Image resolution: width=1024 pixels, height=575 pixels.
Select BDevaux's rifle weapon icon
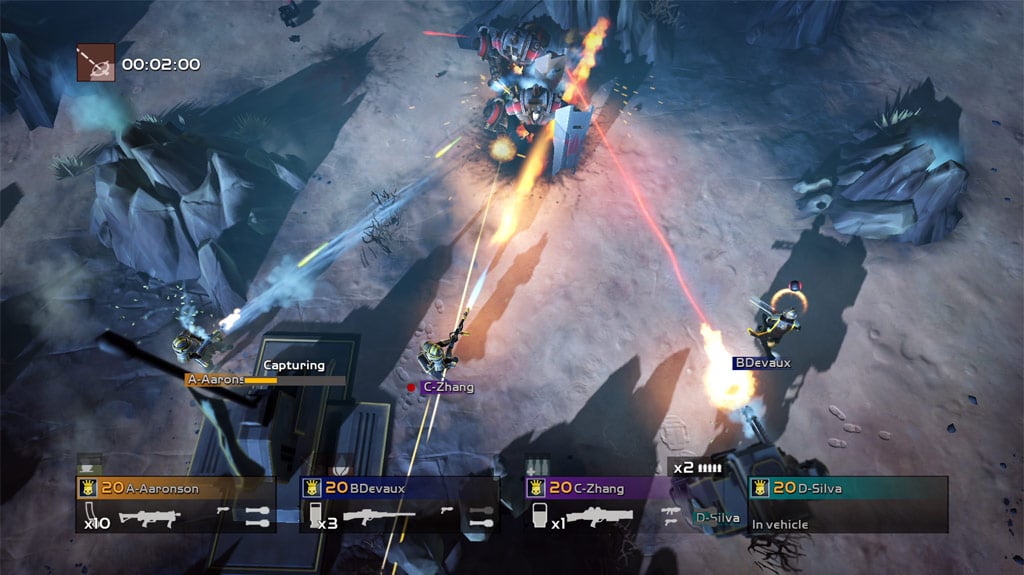[378, 518]
